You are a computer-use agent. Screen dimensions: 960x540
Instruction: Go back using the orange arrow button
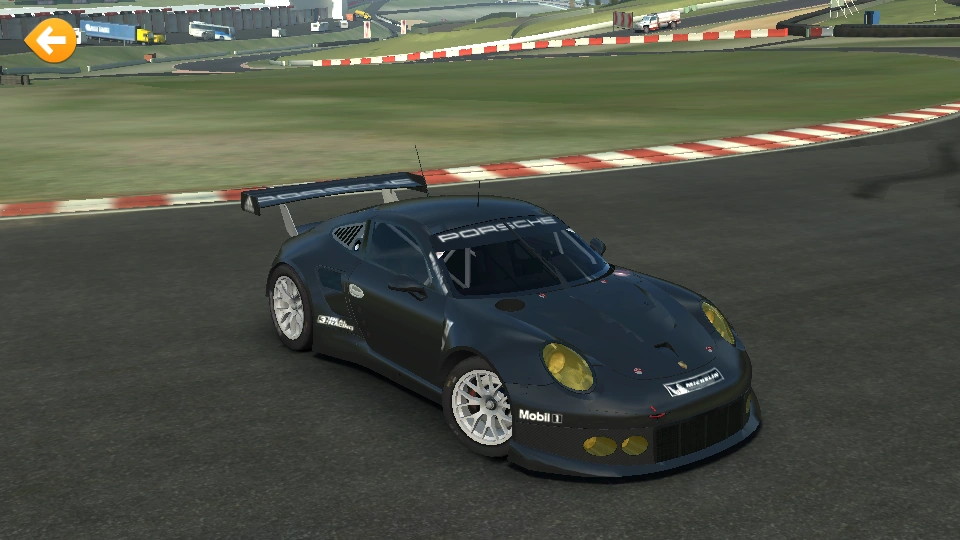(x=50, y=41)
